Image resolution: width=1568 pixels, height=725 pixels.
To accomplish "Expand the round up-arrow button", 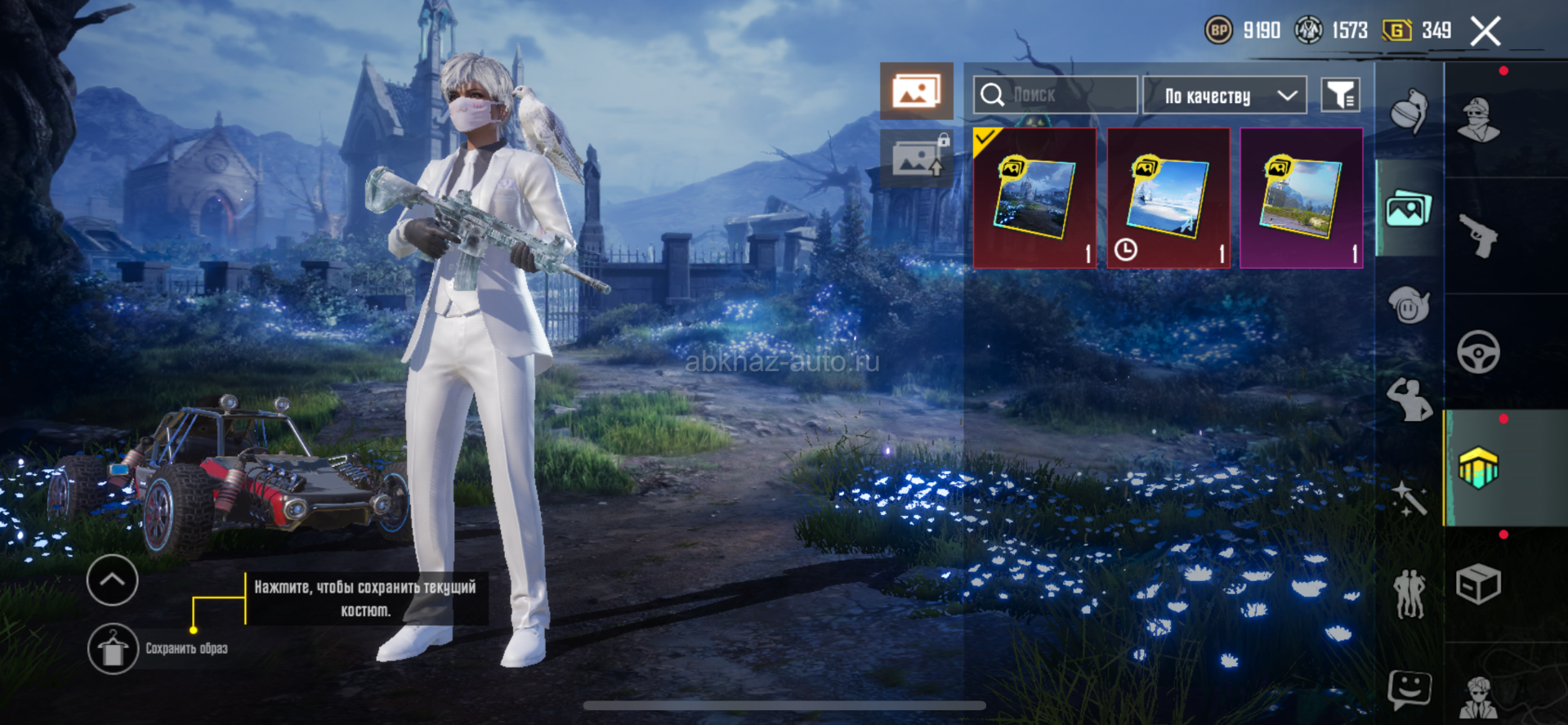I will pyautogui.click(x=112, y=580).
